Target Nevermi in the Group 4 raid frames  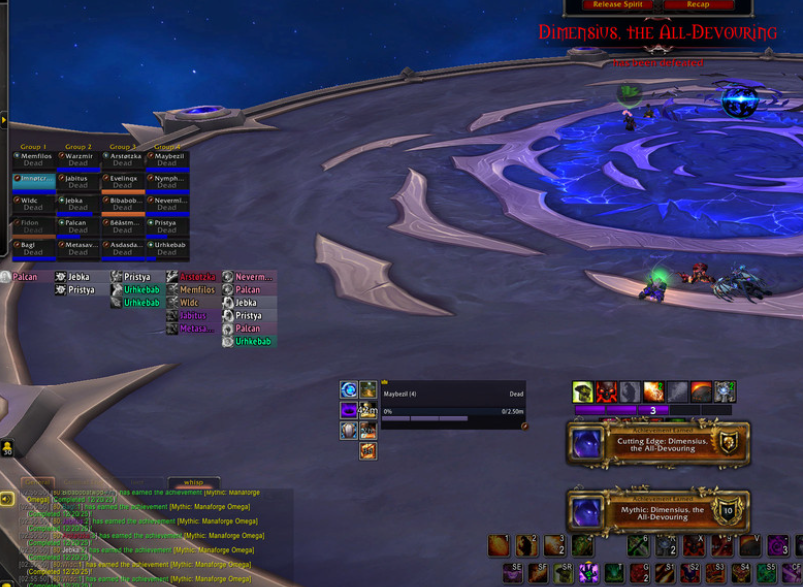pos(167,204)
